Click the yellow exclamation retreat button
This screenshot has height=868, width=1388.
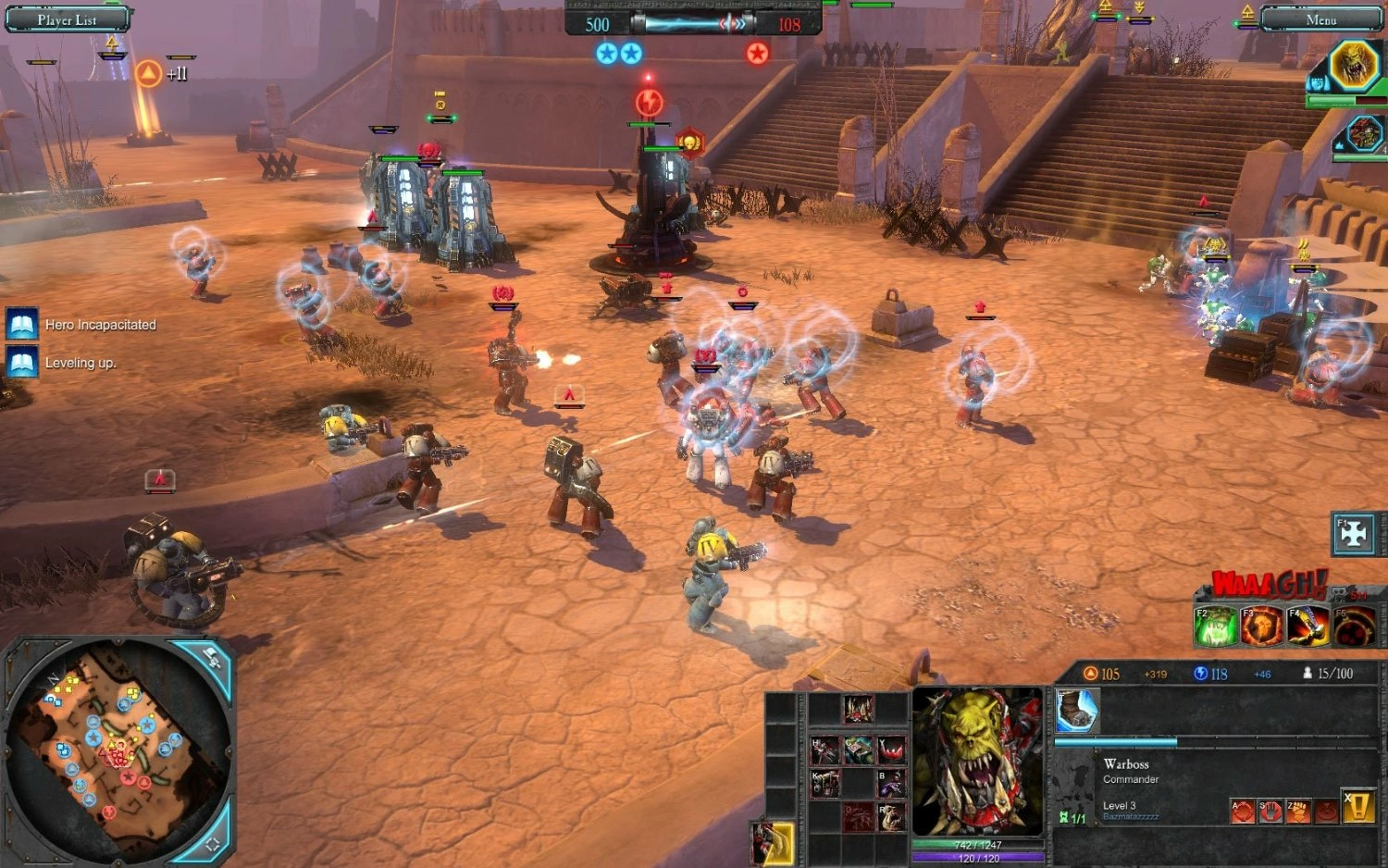[1357, 808]
